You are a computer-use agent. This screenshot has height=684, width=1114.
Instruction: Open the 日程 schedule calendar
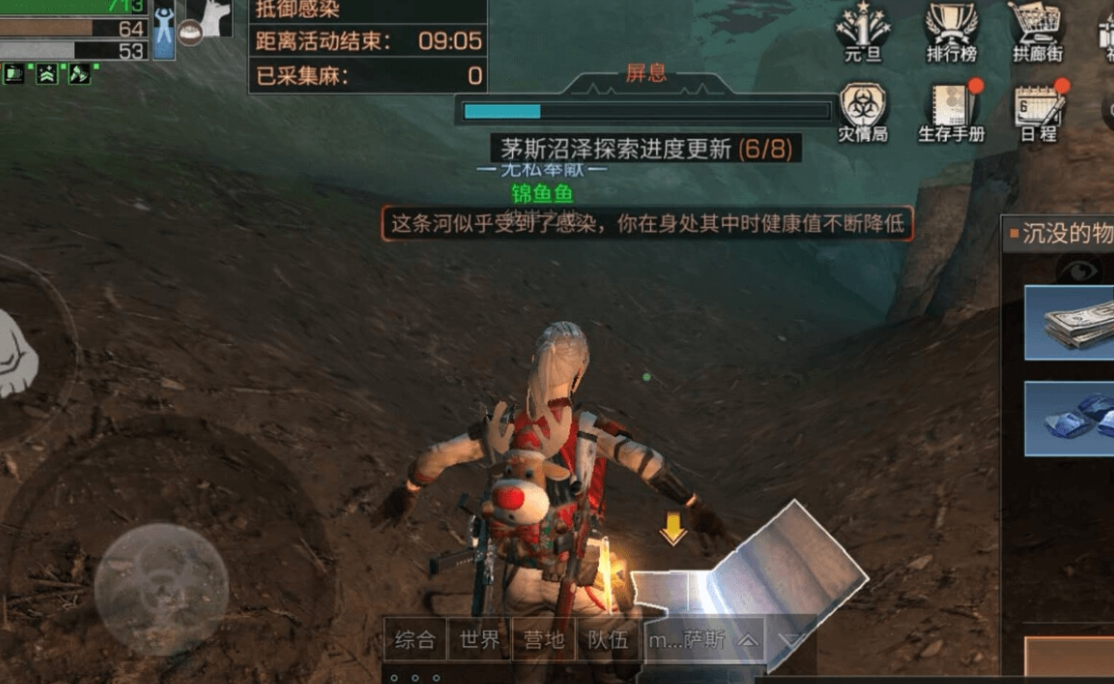1038,110
